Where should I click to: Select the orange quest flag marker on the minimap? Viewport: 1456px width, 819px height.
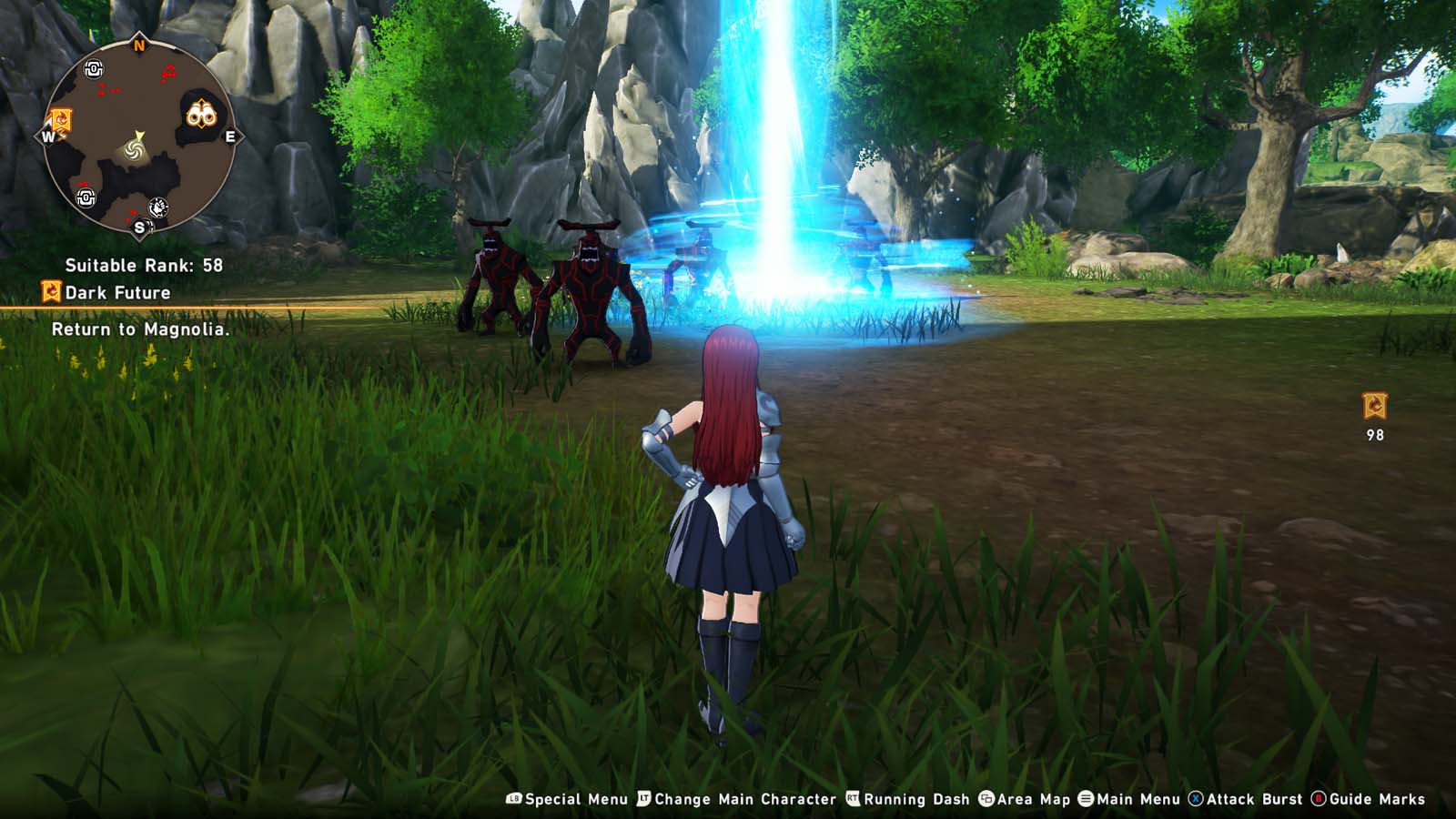point(60,119)
